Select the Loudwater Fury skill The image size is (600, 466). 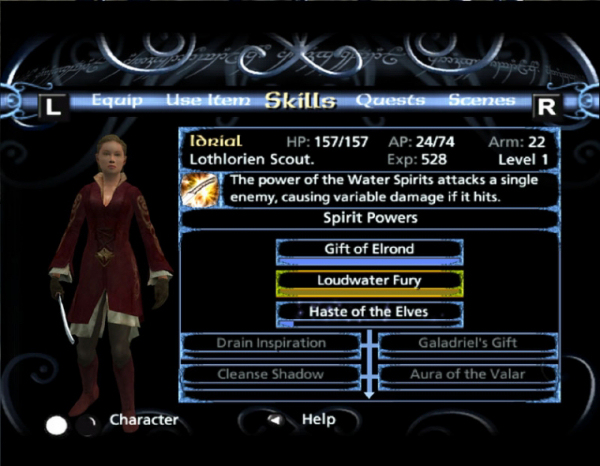369,281
